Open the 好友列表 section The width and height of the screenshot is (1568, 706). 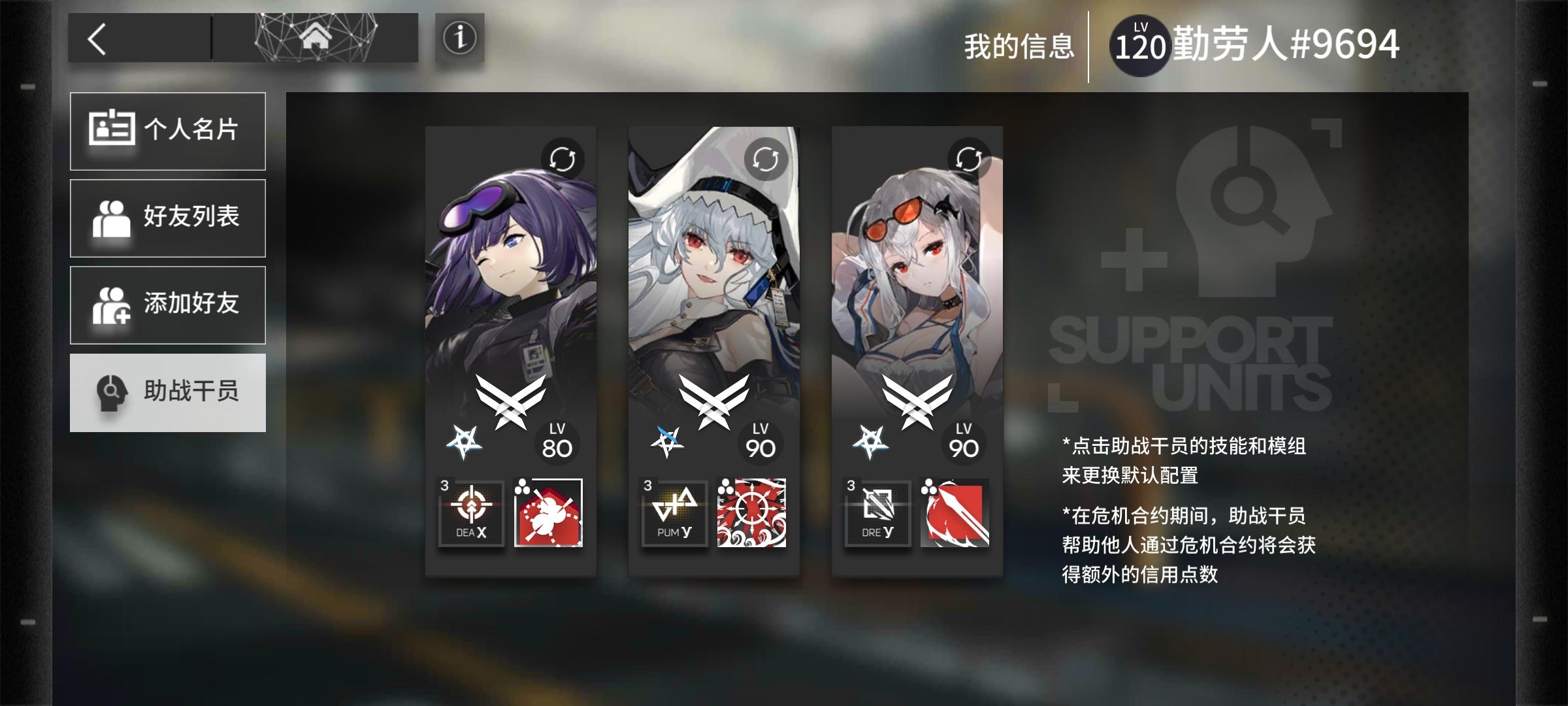point(168,217)
